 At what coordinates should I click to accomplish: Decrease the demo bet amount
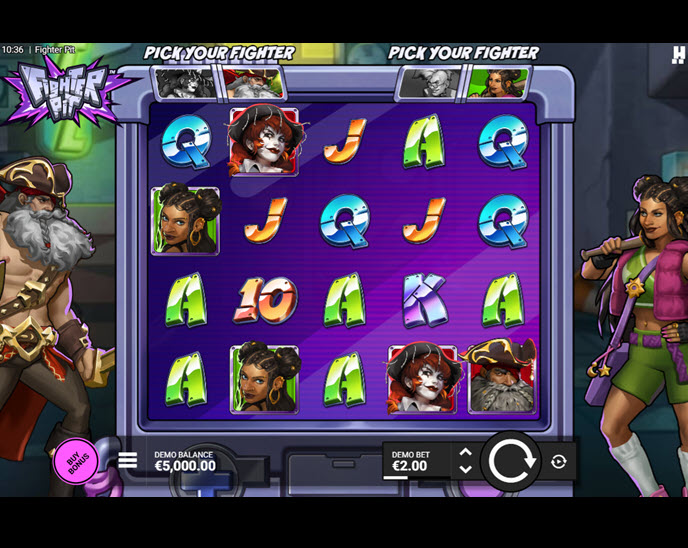[x=465, y=469]
